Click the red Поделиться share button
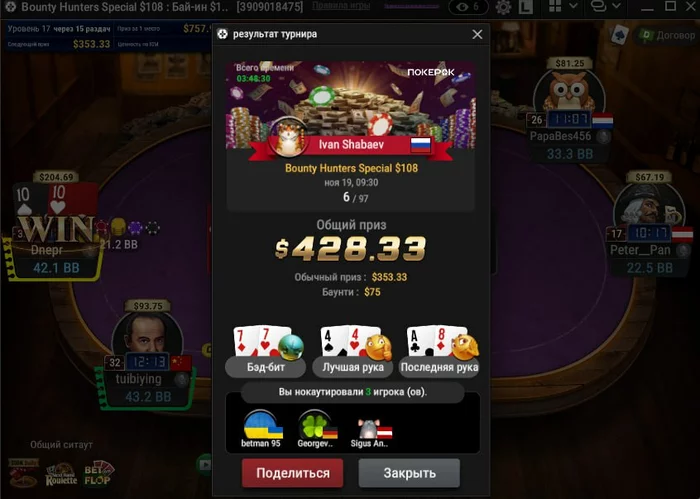 [292, 473]
